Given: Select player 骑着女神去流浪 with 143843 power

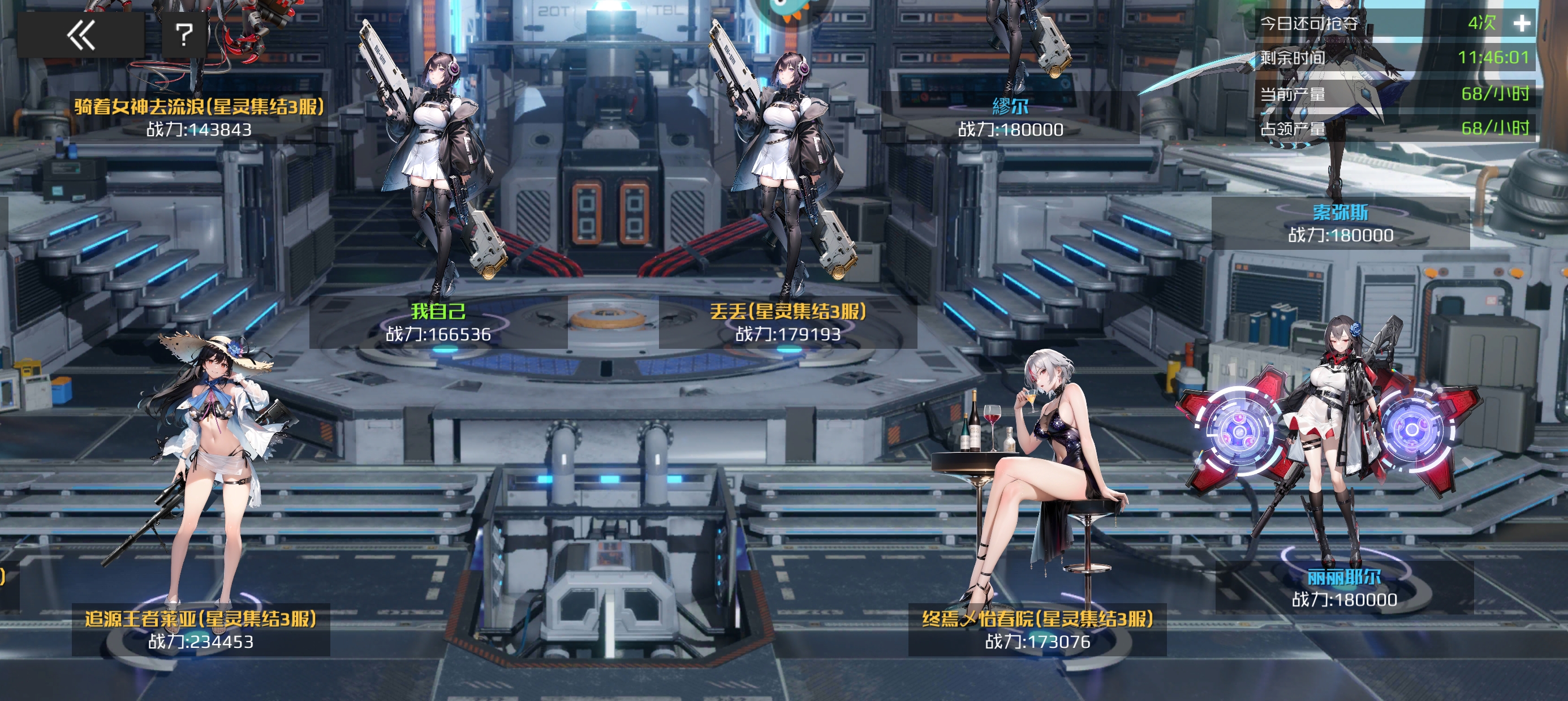Looking at the screenshot, I should tap(199, 117).
